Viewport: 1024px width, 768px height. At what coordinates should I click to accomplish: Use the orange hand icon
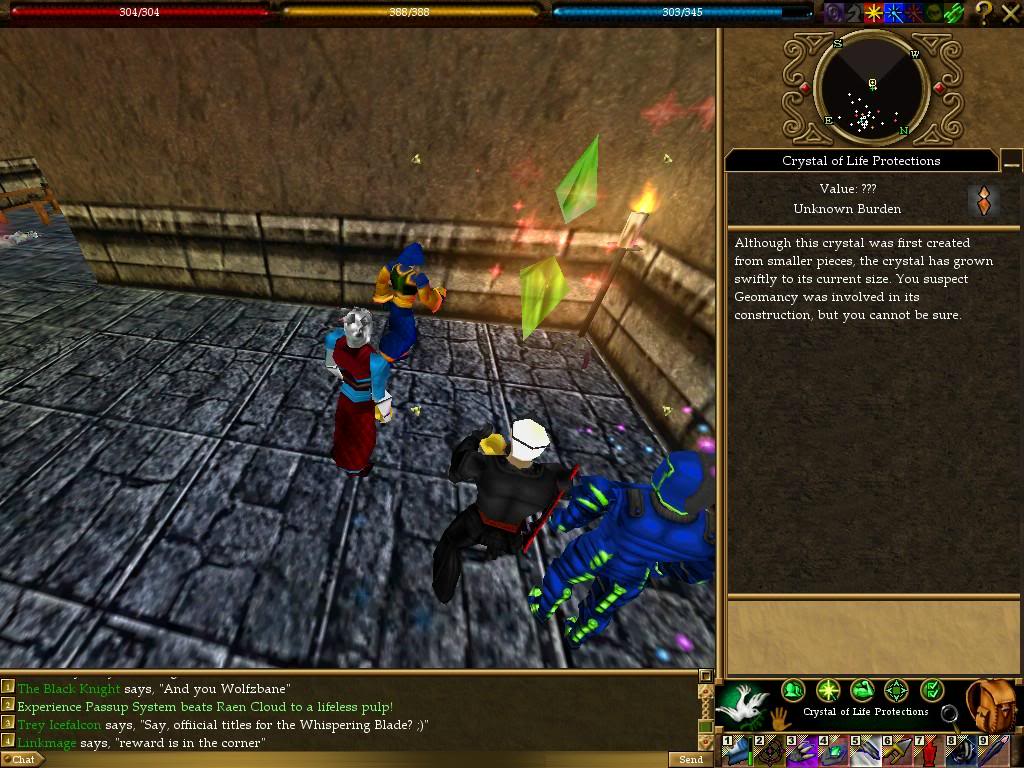(778, 717)
